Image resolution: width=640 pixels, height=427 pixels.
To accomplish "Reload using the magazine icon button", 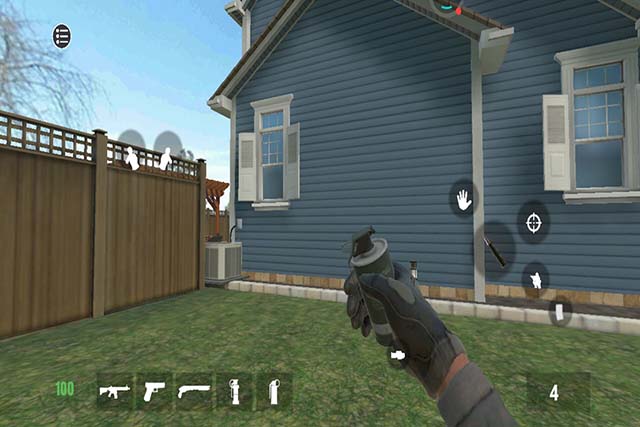I will pyautogui.click(x=560, y=312).
